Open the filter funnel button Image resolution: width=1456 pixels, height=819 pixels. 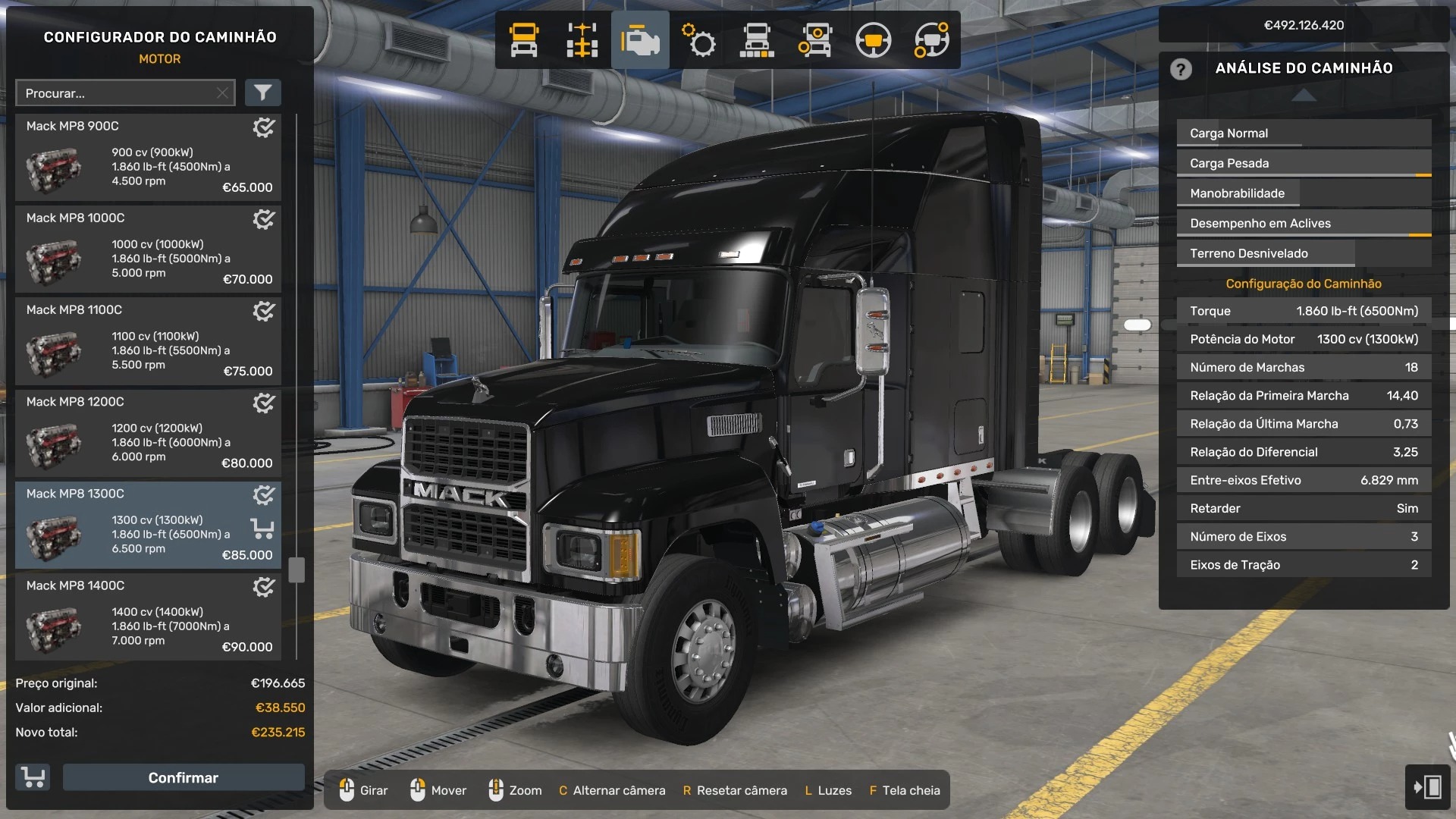[262, 93]
